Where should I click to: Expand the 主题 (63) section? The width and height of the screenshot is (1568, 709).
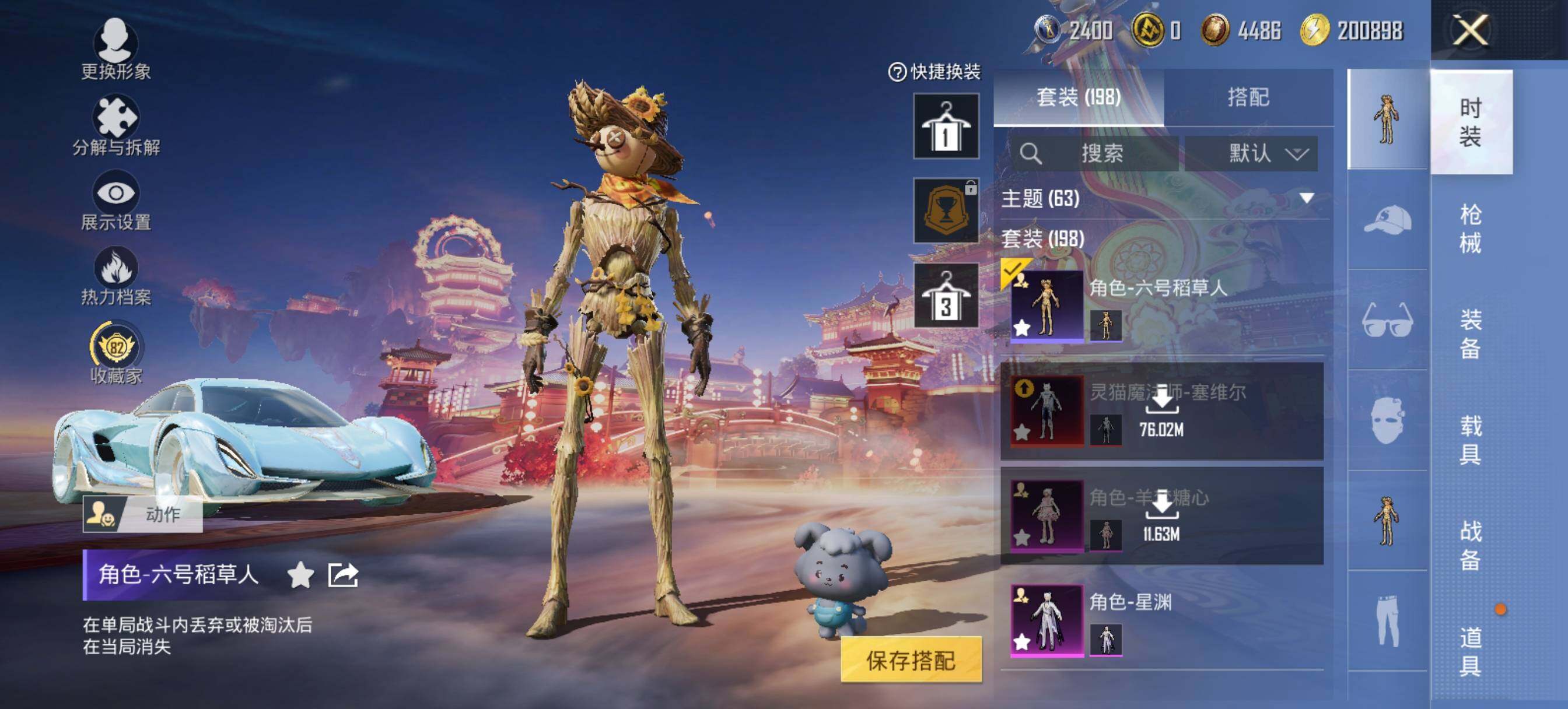coord(1306,198)
